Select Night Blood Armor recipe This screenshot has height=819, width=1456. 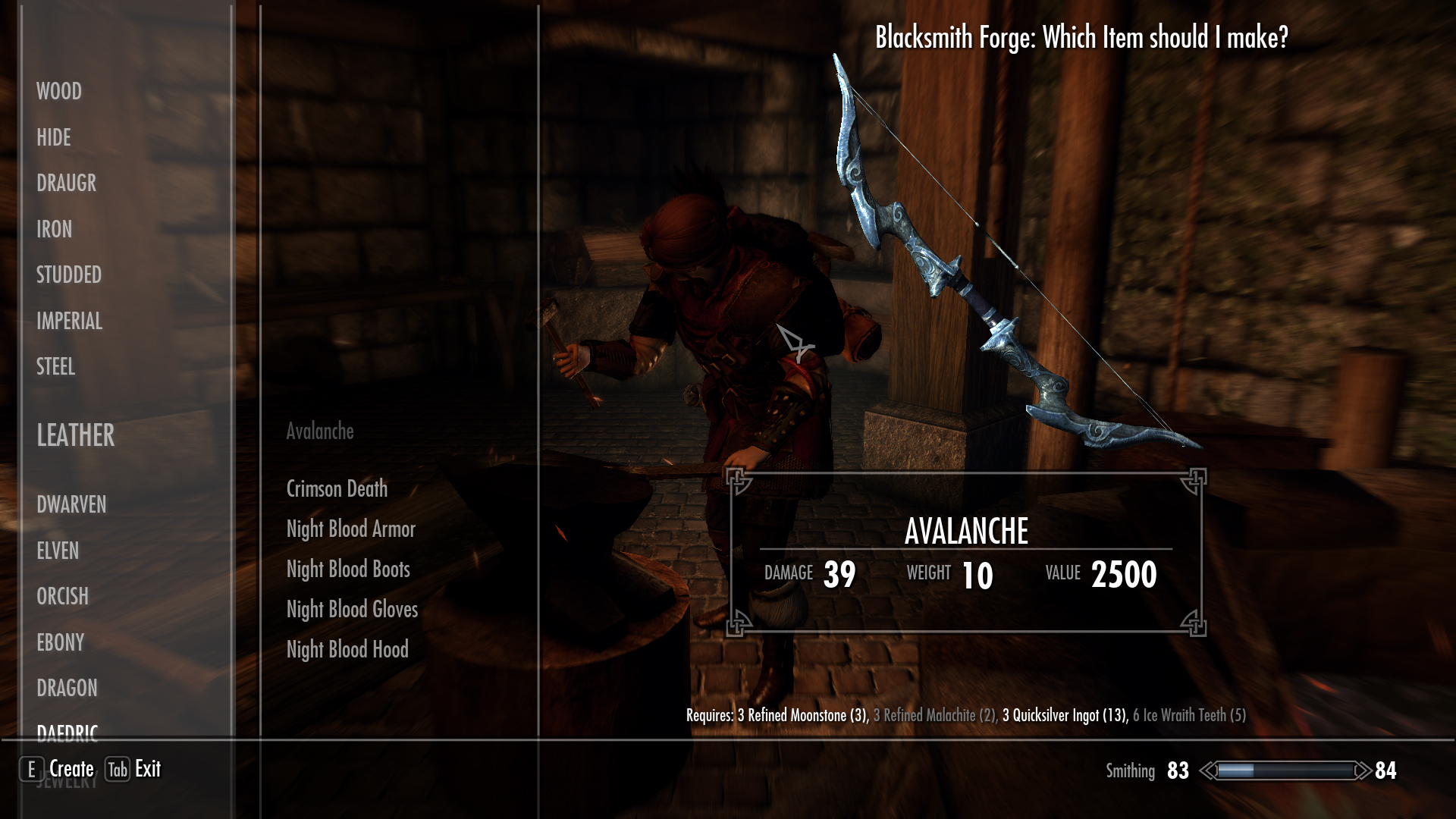[x=351, y=529]
